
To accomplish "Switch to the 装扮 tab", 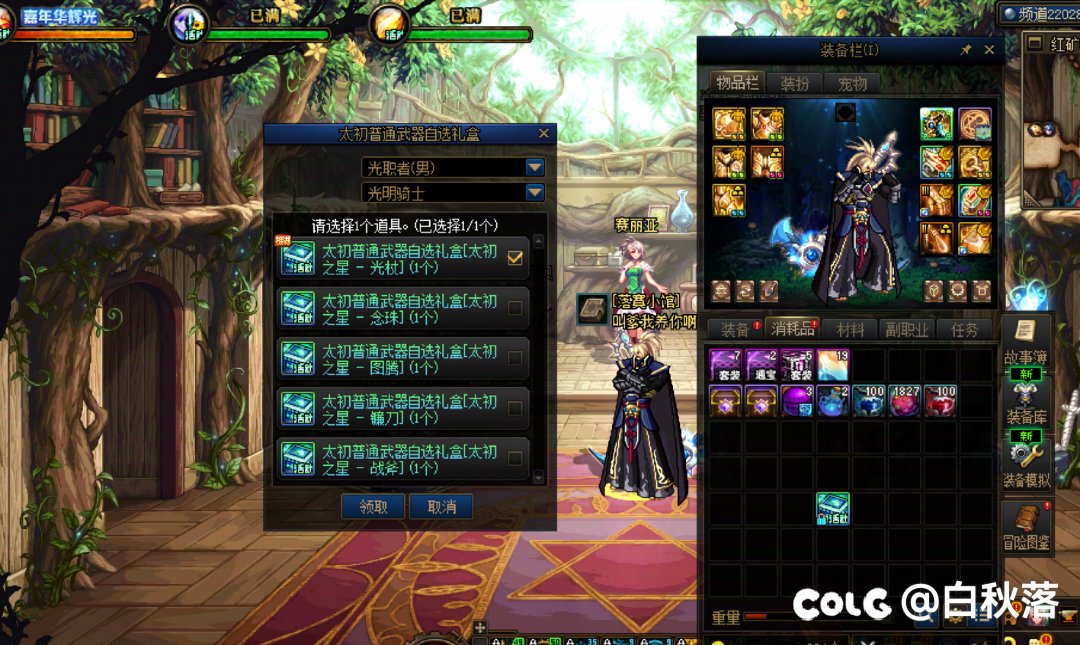I will (x=795, y=83).
